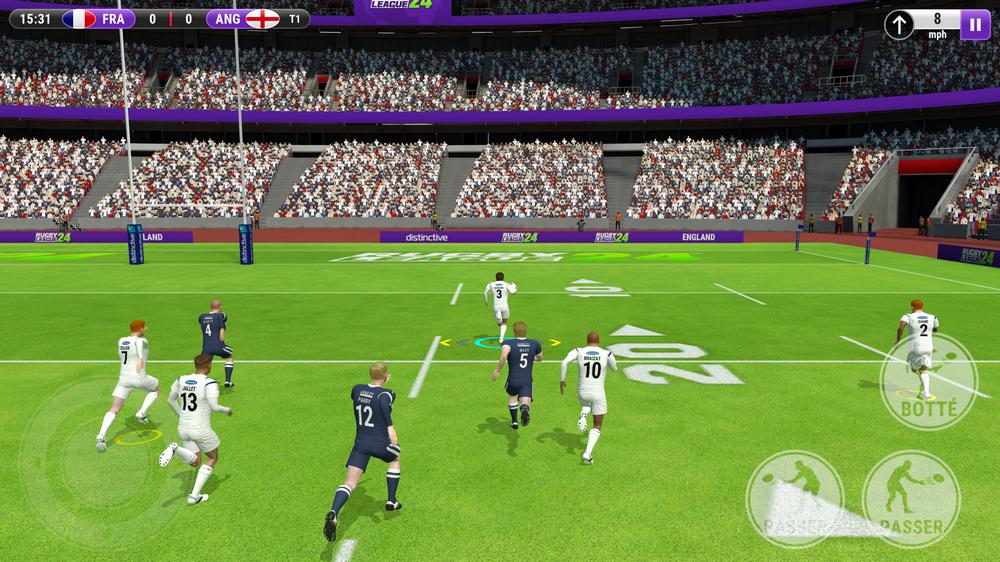
Task: Pass the ball left with PASSER
Action: [797, 499]
